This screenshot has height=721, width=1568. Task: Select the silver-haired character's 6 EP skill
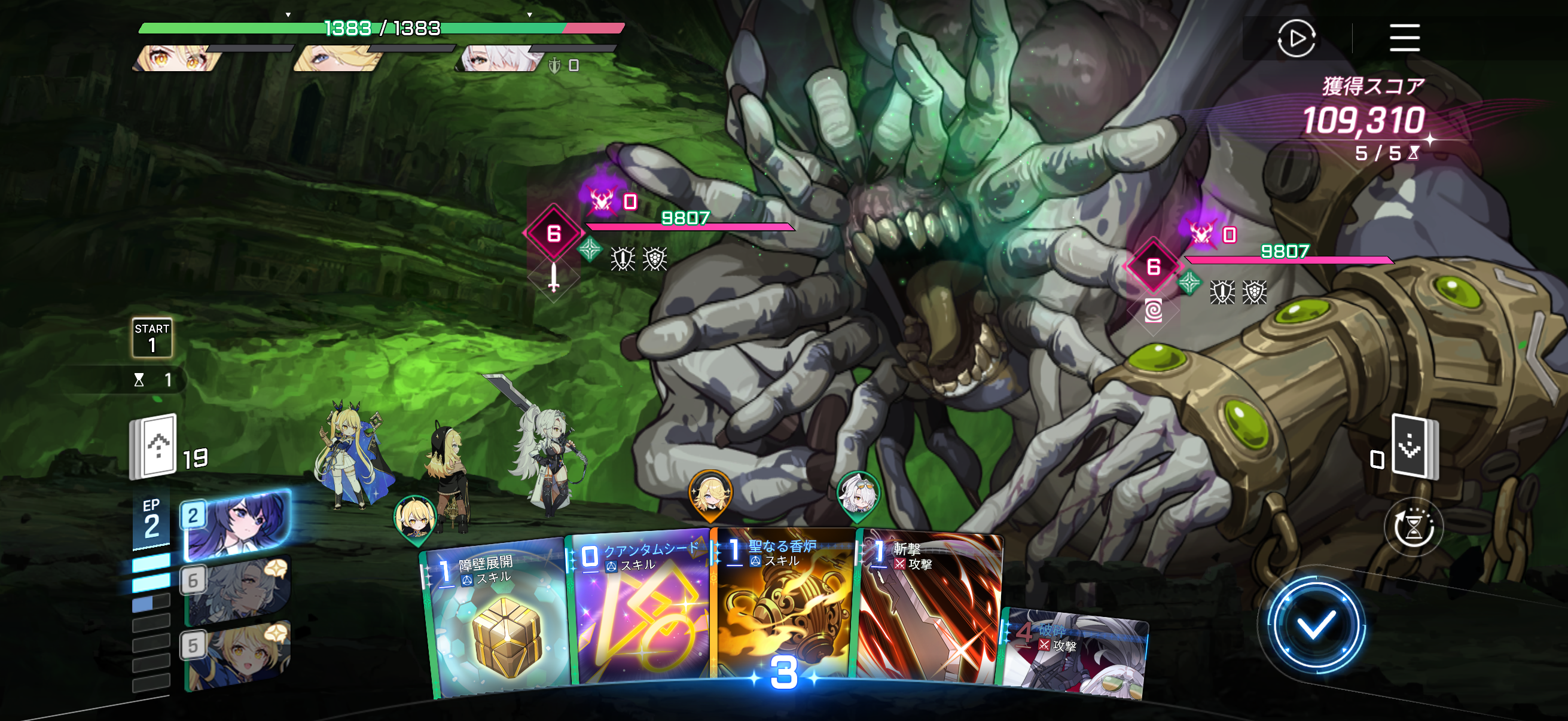[x=236, y=589]
